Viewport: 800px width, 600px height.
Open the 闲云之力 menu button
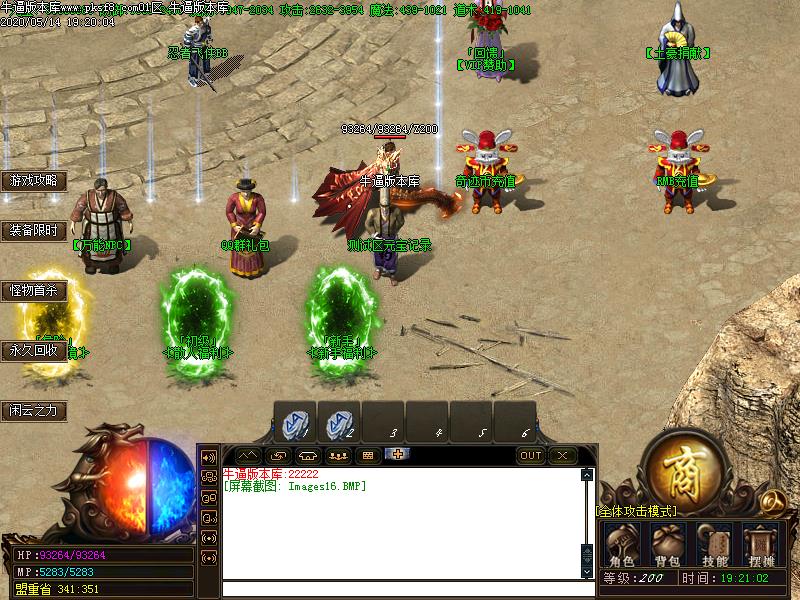[x=34, y=410]
